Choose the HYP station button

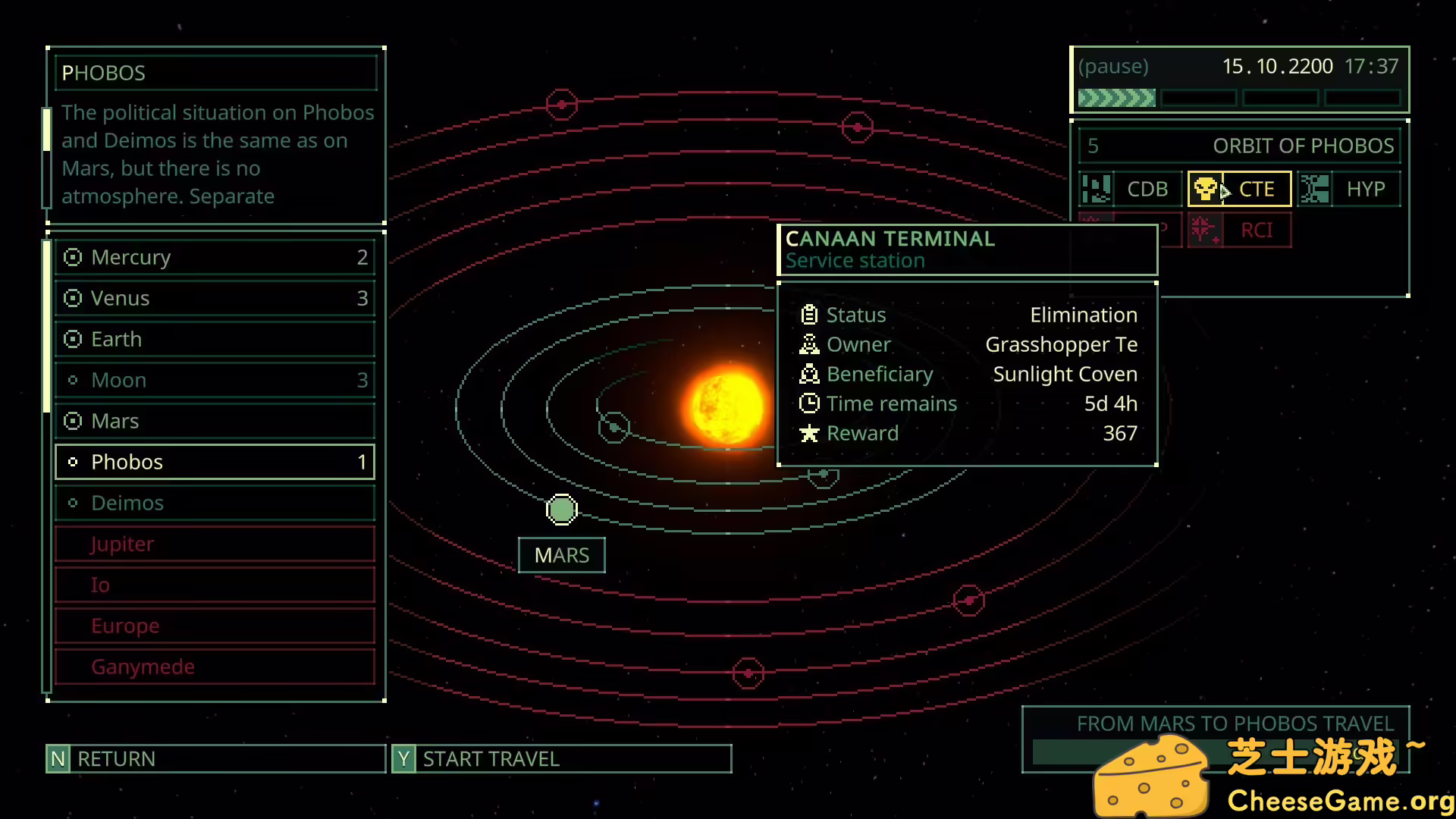(1349, 190)
